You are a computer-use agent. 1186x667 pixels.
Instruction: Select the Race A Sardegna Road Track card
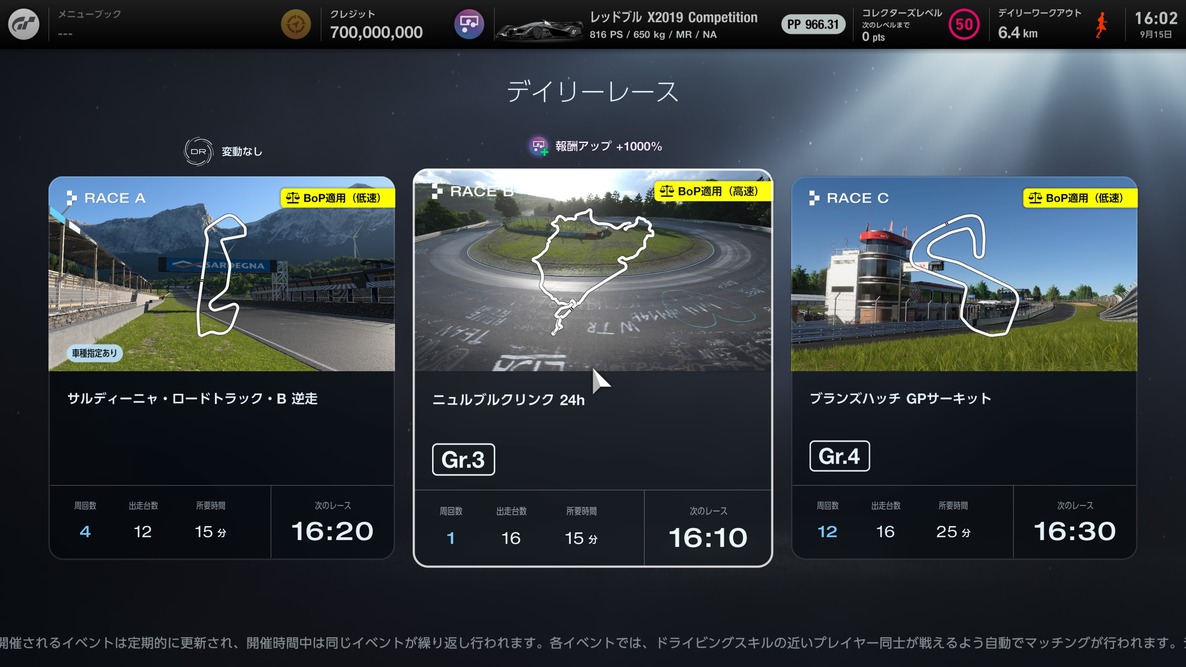pyautogui.click(x=221, y=367)
